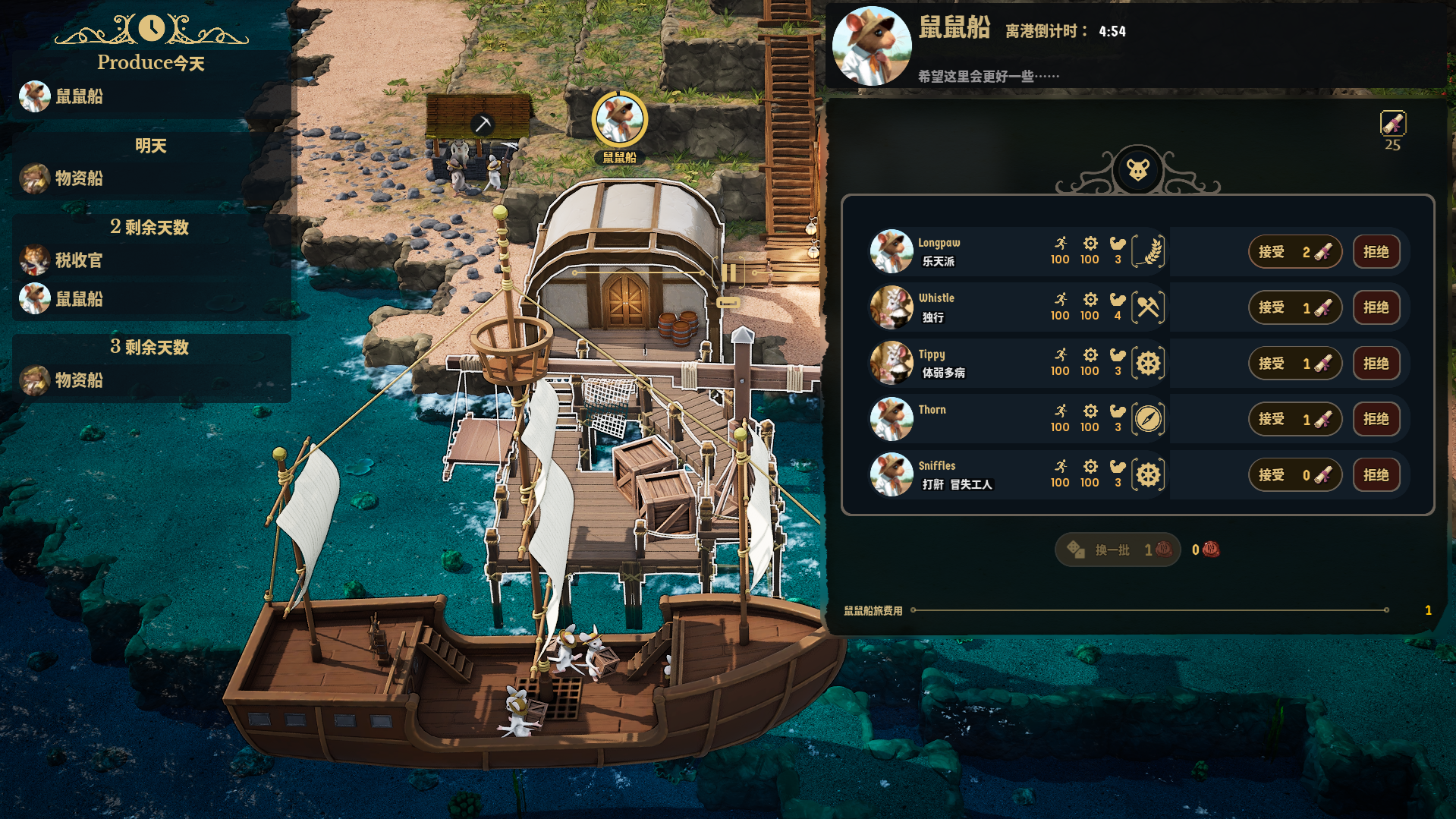The width and height of the screenshot is (1456, 819).
Task: Accept Thorn as a resident
Action: tap(1294, 419)
